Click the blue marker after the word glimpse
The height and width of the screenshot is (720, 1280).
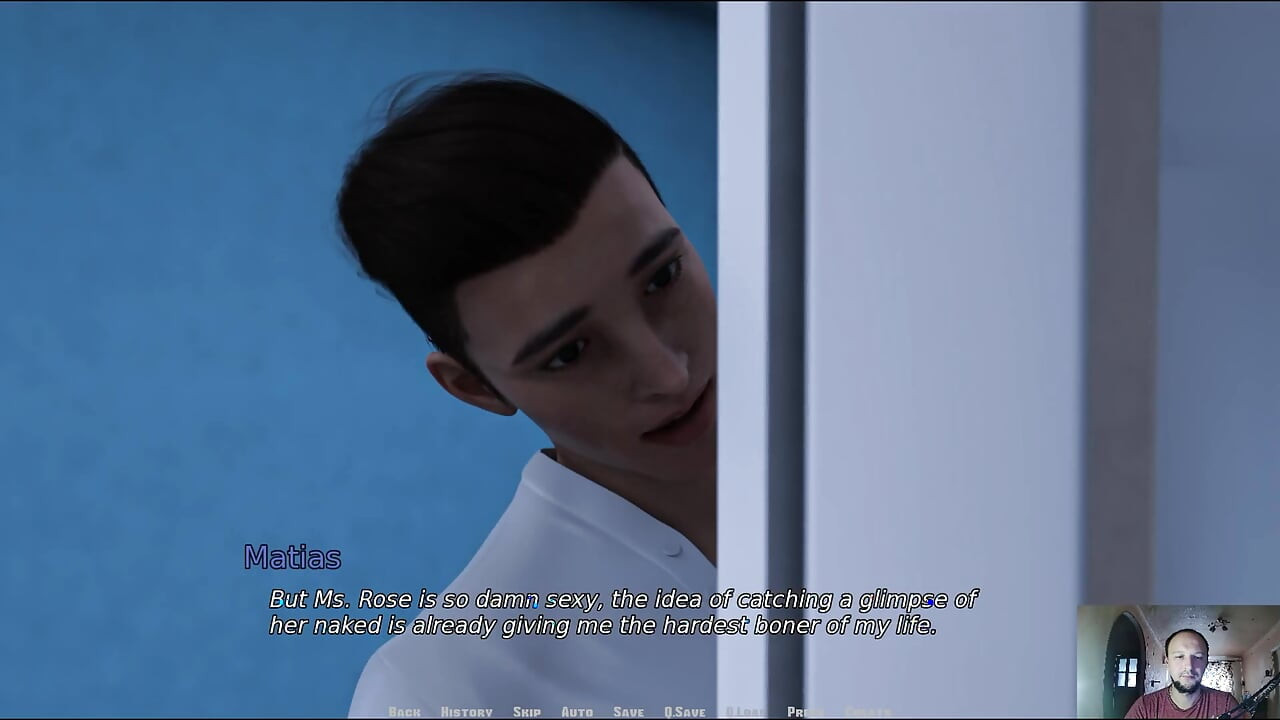pos(930,603)
